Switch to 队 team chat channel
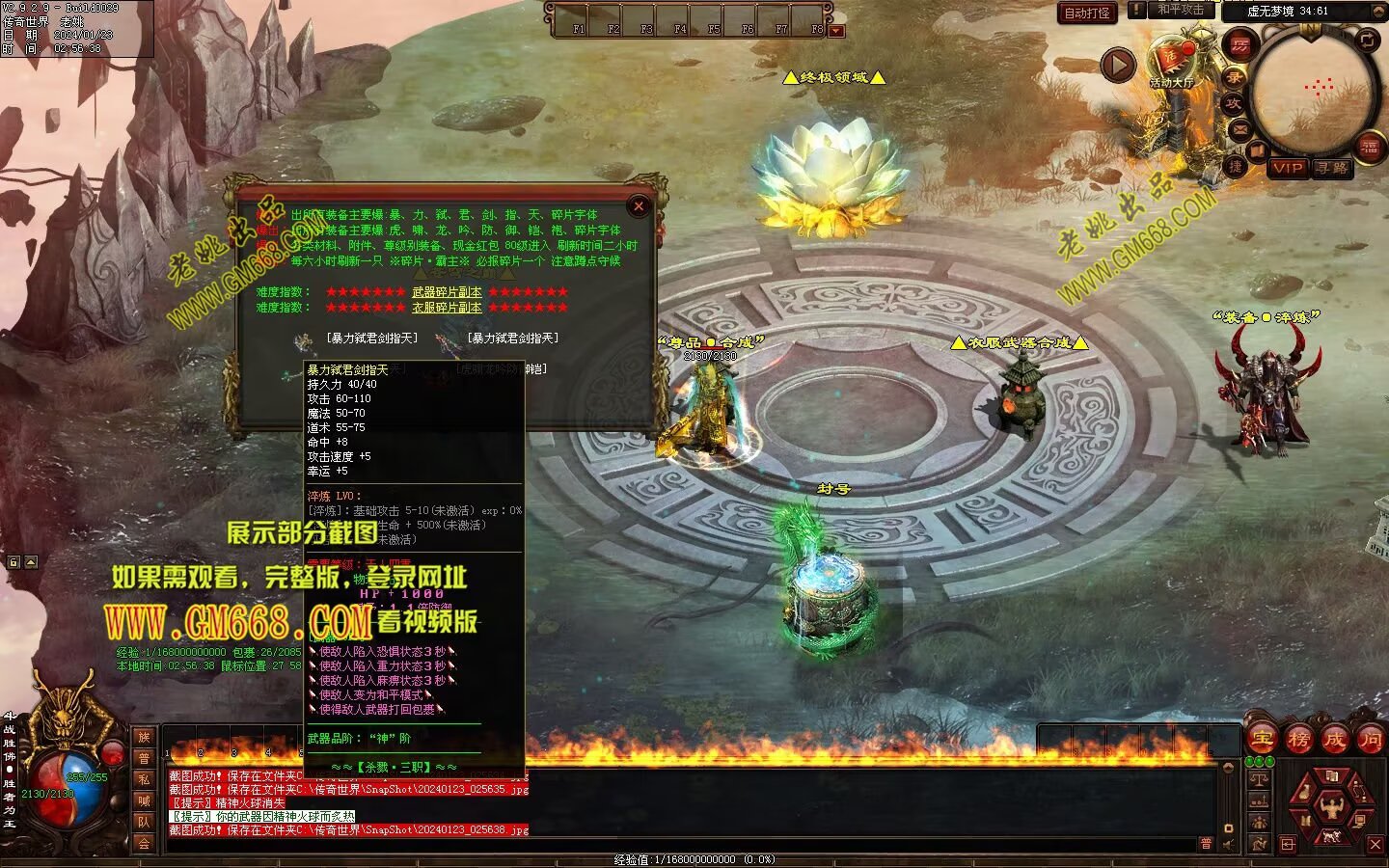The width and height of the screenshot is (1389, 868). coord(144,822)
